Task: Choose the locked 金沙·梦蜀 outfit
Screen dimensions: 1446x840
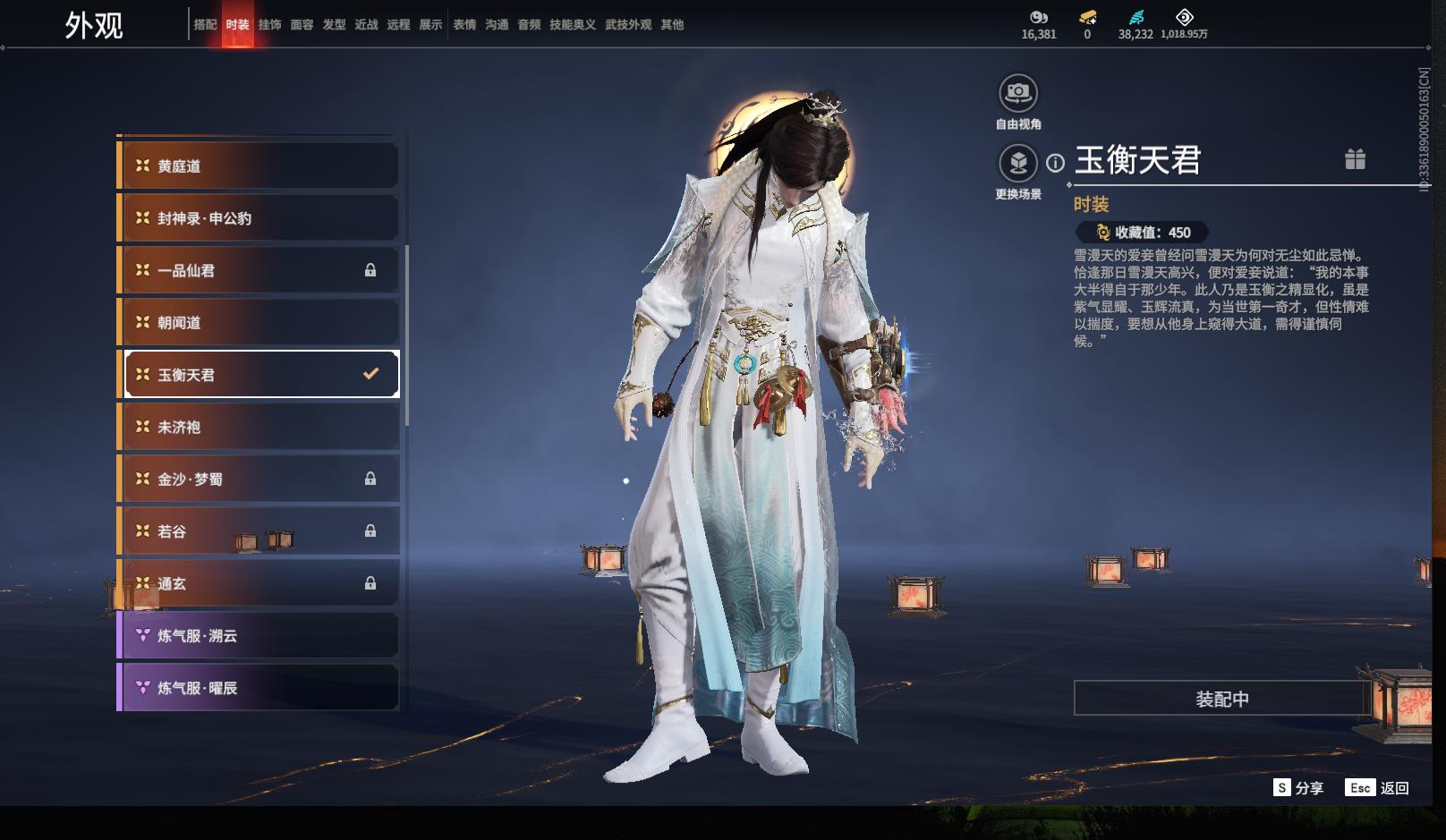Action: tap(259, 479)
